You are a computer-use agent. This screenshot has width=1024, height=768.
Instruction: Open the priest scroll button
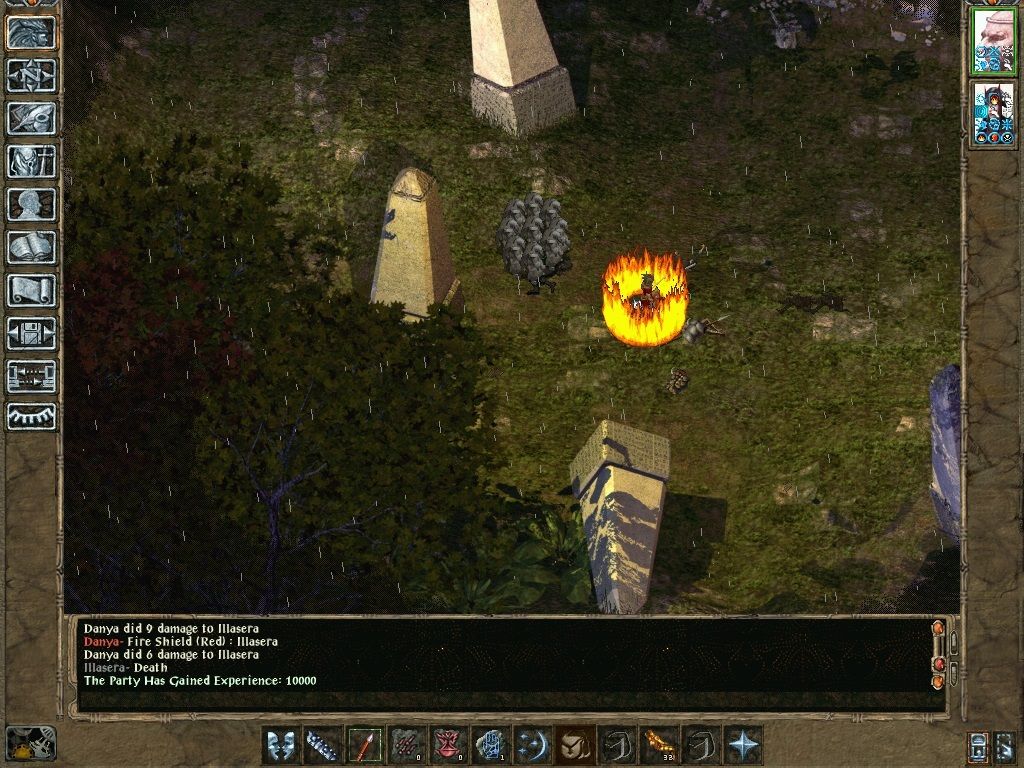point(31,290)
